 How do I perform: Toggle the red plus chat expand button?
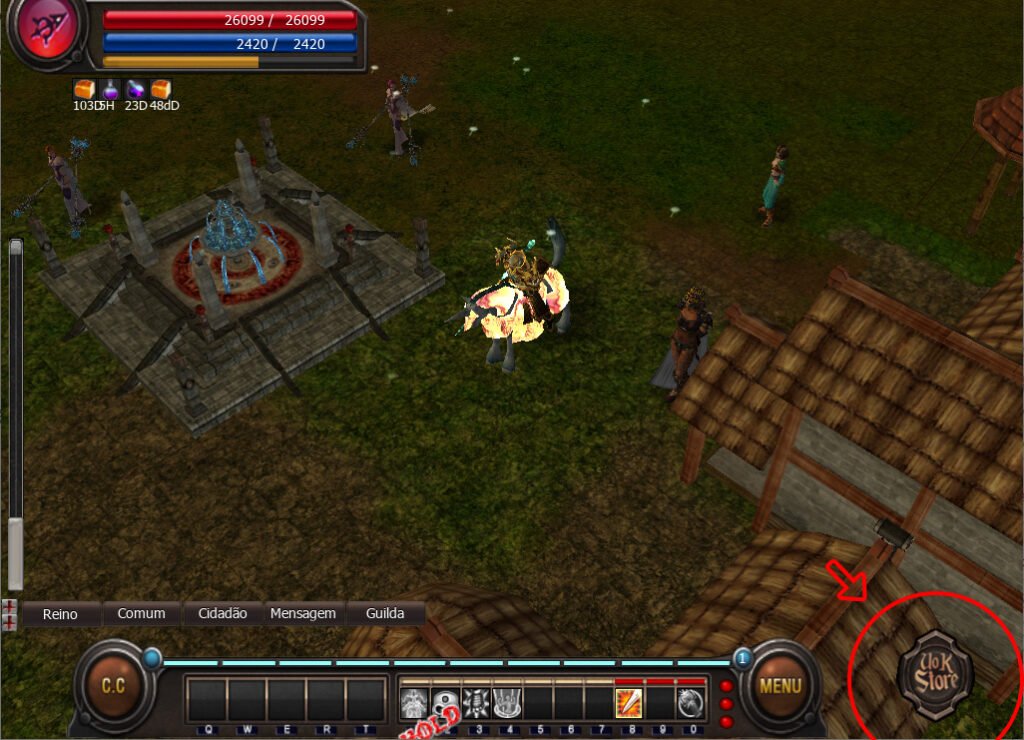[9, 614]
